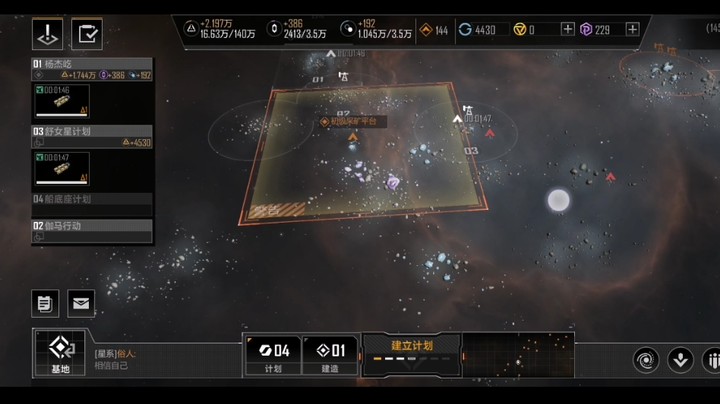Screen dimensions: 720x404
Task: Click the system chat message line
Action: pos(160,359)
